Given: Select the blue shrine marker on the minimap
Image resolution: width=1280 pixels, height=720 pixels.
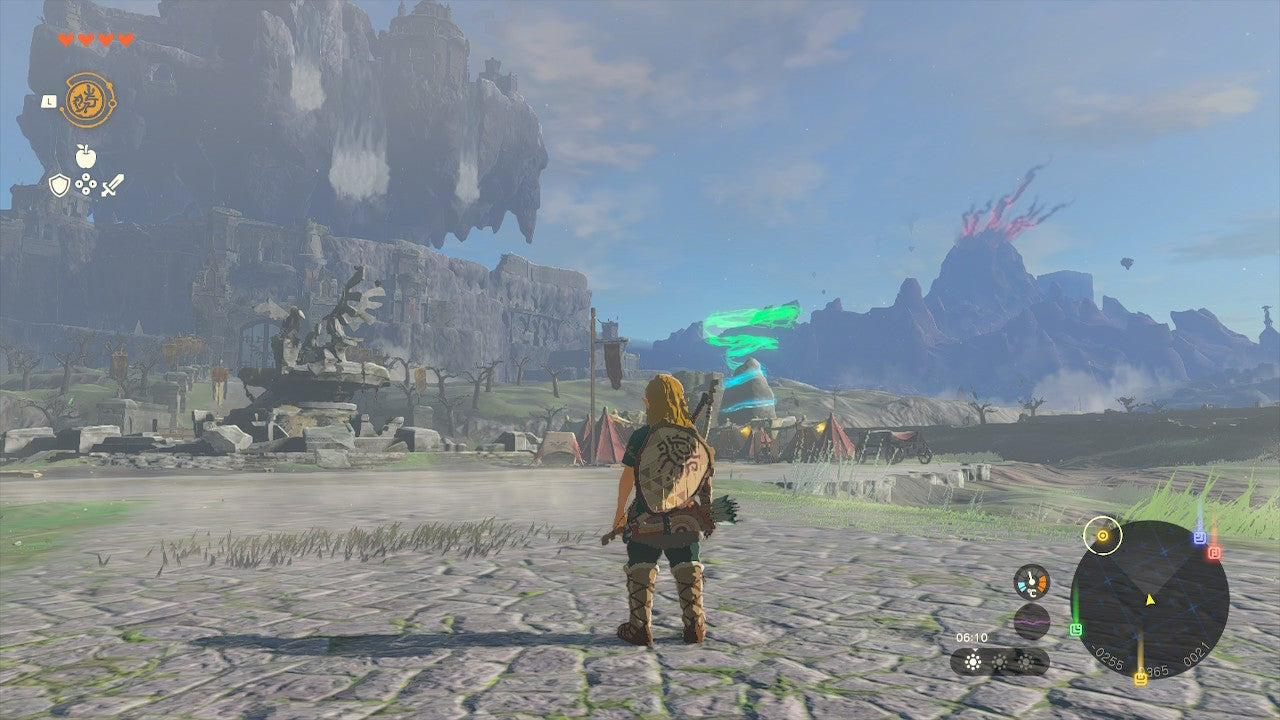Looking at the screenshot, I should coord(1198,537).
